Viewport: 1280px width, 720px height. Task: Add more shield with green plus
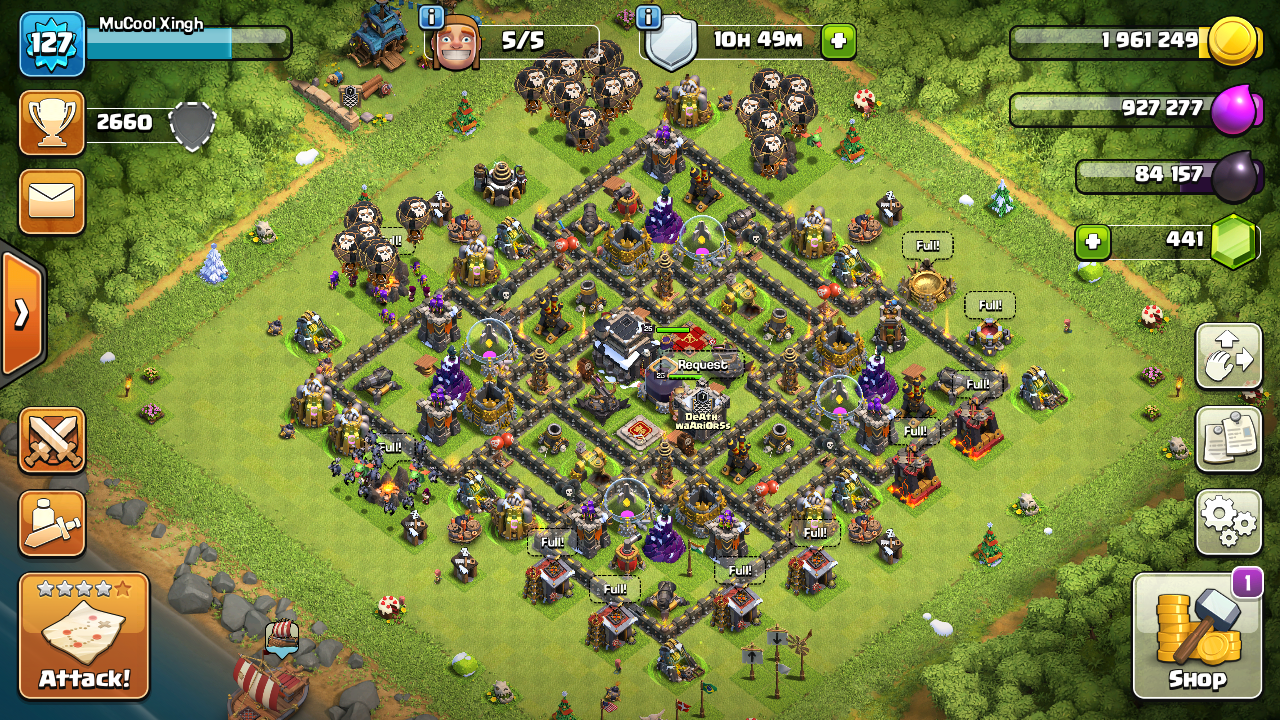coord(838,42)
